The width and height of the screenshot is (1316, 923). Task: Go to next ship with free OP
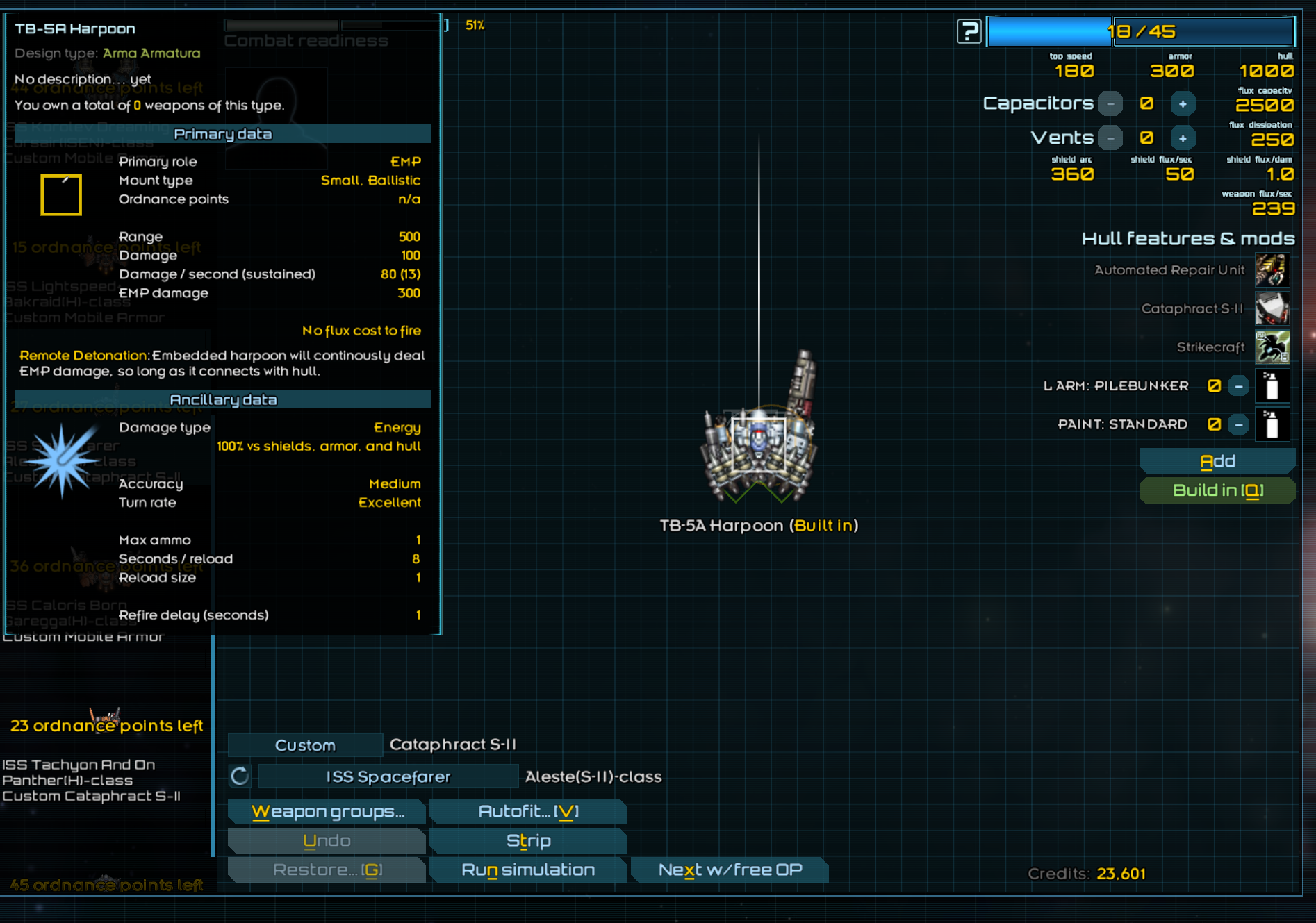tap(730, 870)
